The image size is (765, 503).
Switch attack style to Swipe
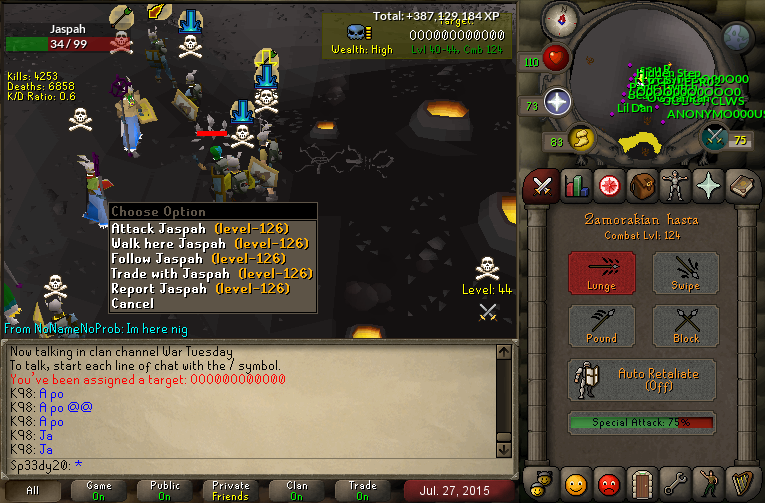[x=685, y=273]
